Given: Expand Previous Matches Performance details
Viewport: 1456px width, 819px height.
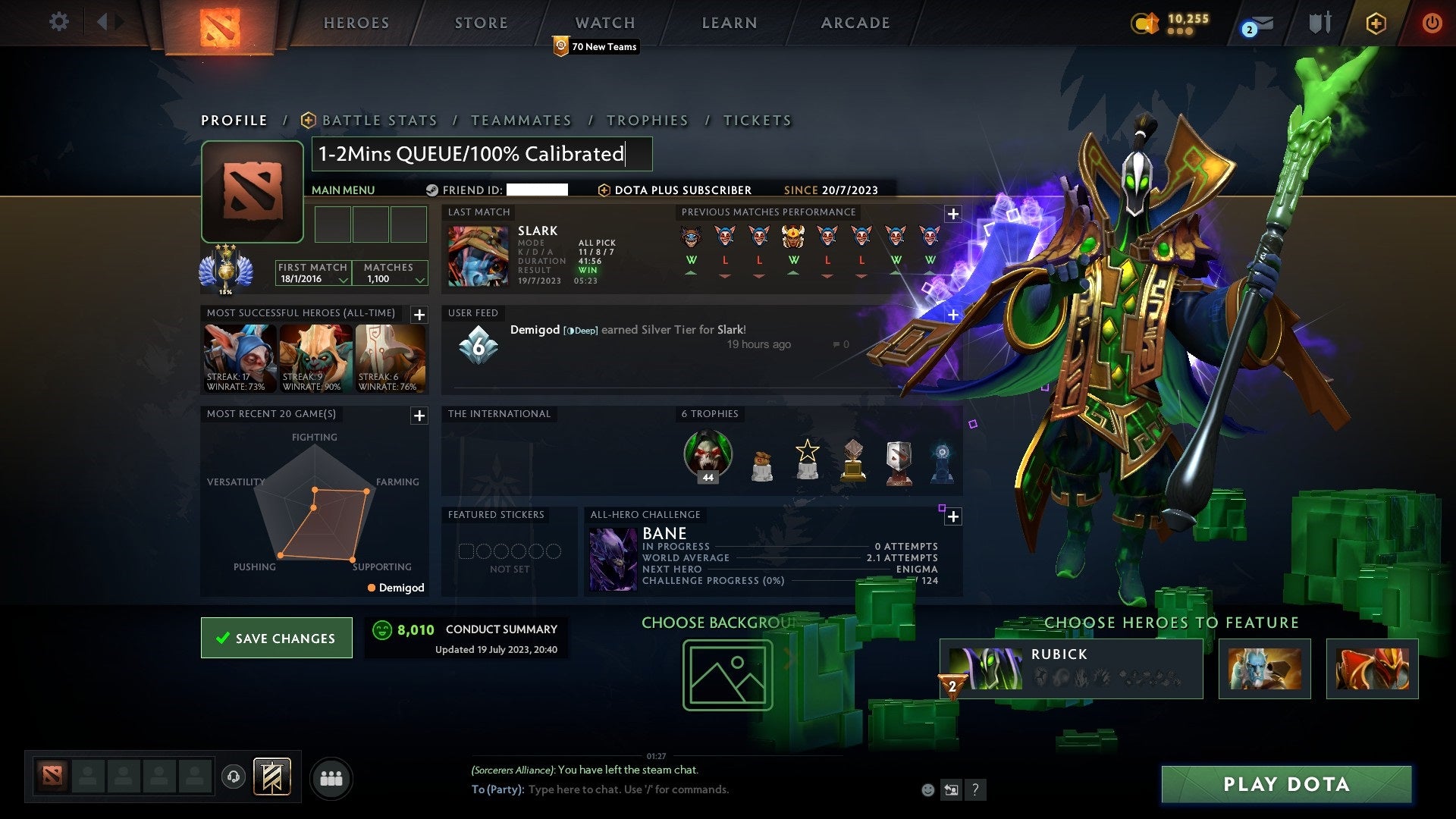Looking at the screenshot, I should click(x=952, y=215).
